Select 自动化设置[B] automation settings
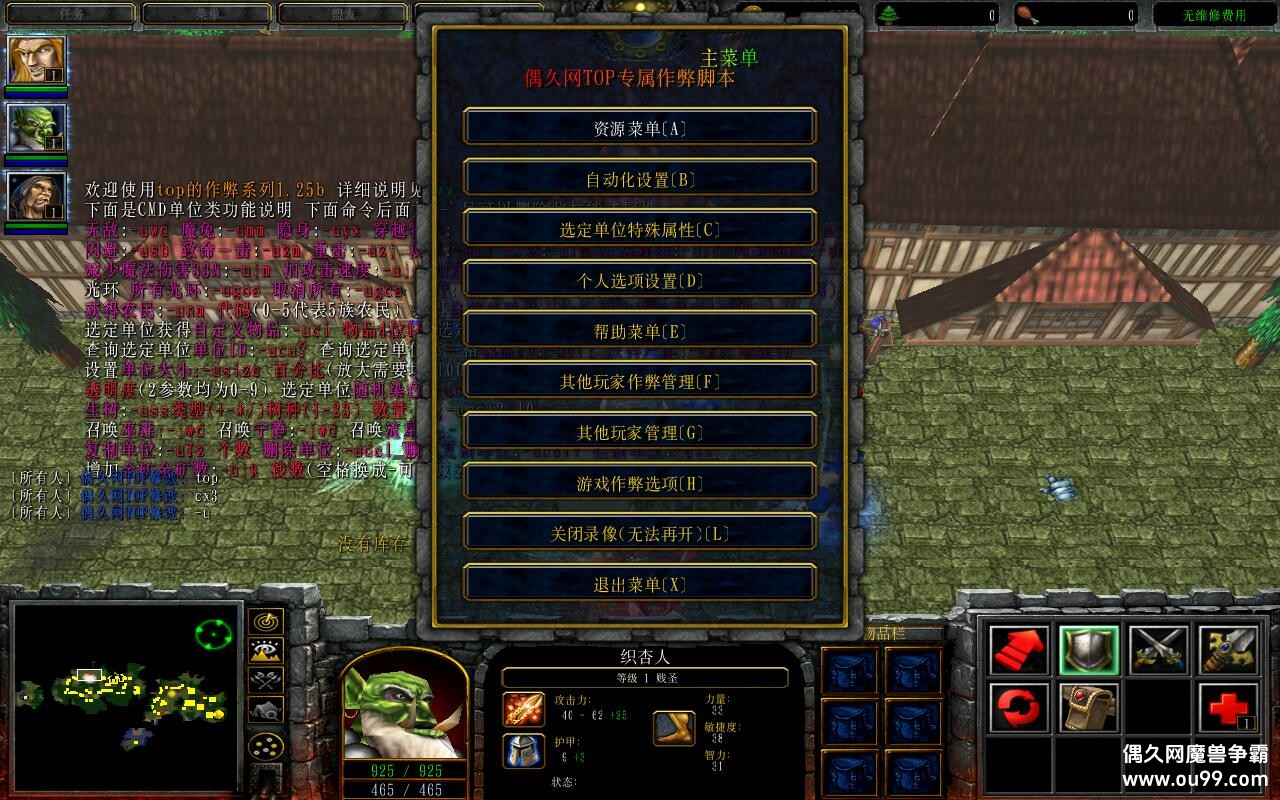Viewport: 1280px width, 800px height. point(640,179)
